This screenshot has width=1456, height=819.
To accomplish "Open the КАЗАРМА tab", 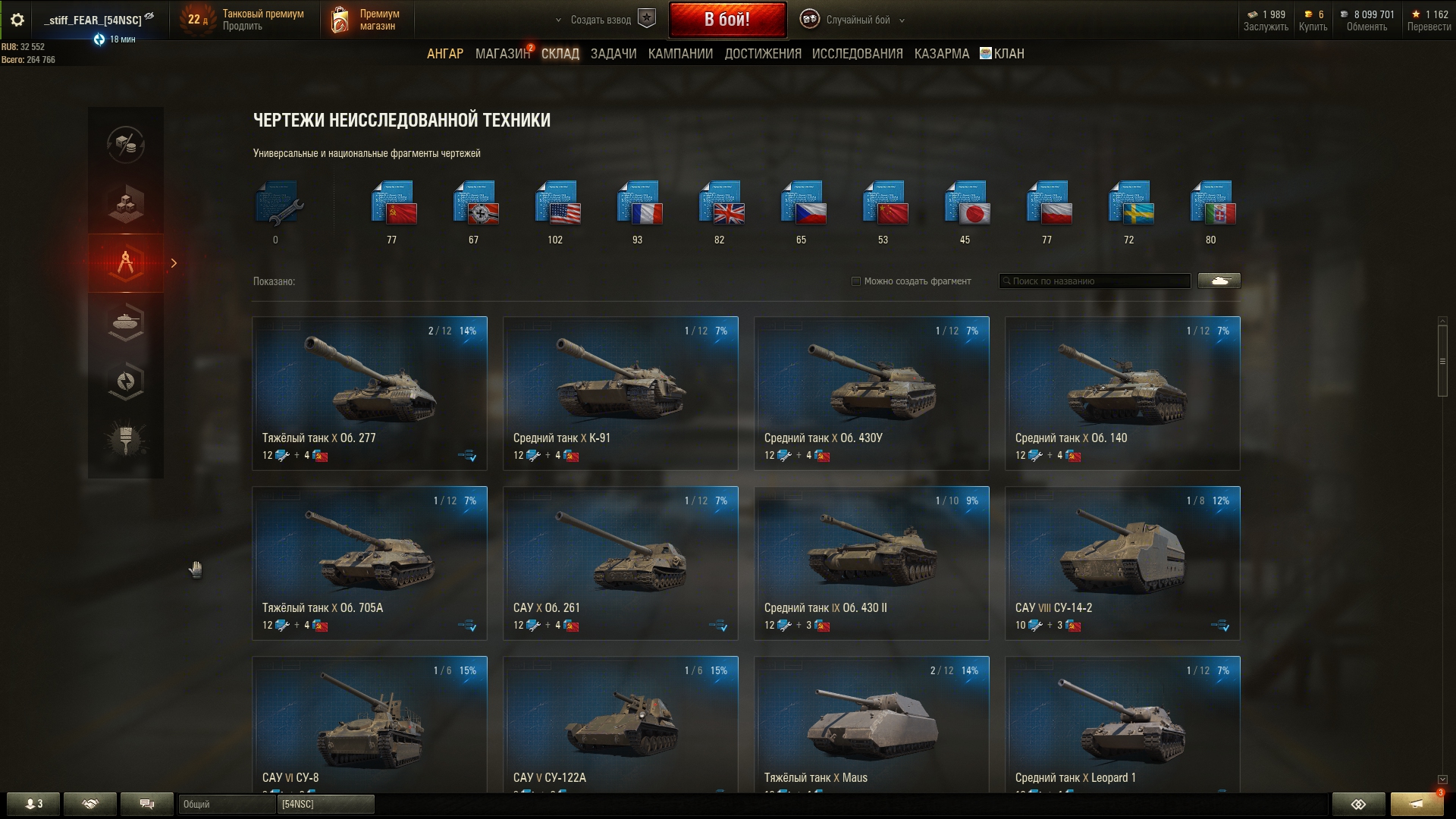I will tap(941, 54).
